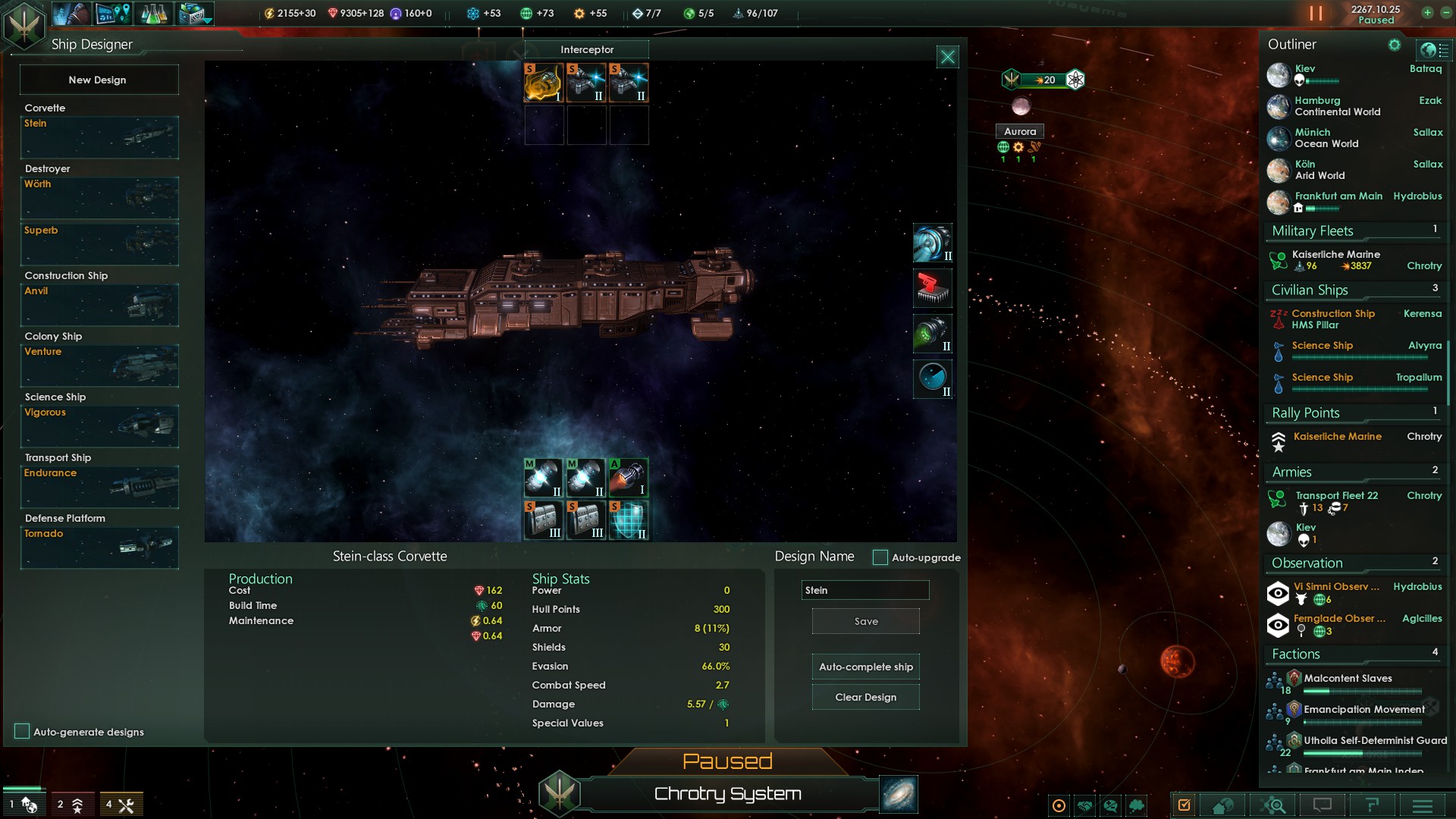Clear the current design

[865, 697]
